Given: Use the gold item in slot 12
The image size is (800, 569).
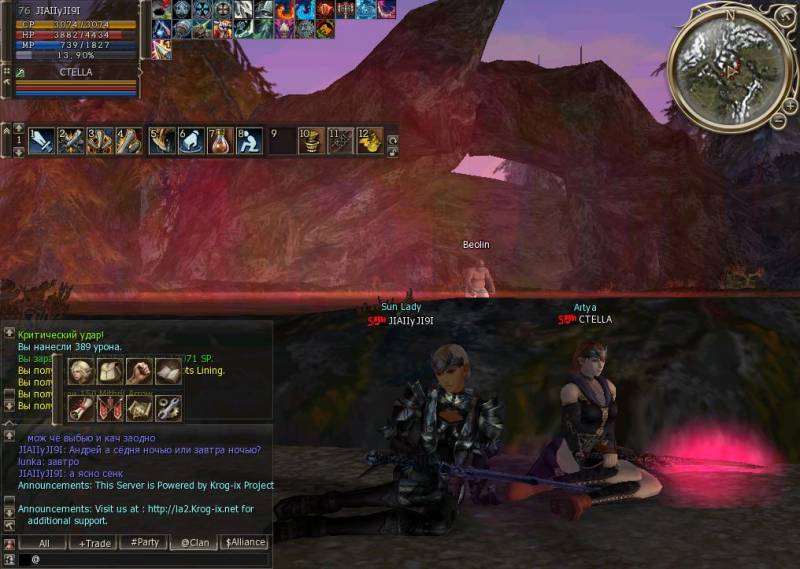Looking at the screenshot, I should coord(369,141).
